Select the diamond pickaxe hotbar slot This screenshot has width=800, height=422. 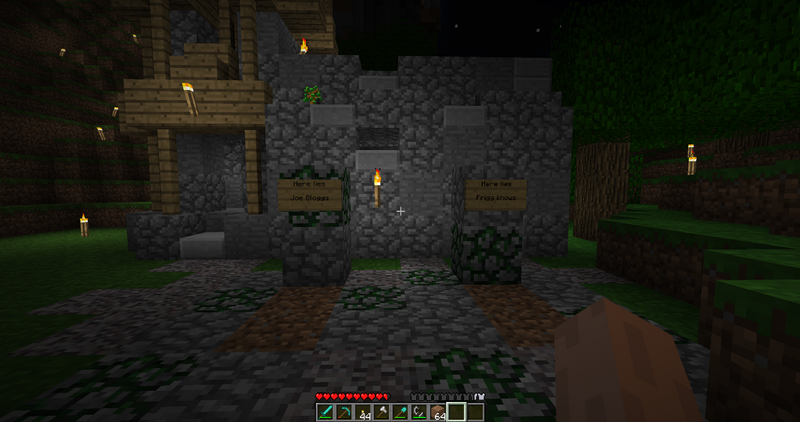pos(343,412)
